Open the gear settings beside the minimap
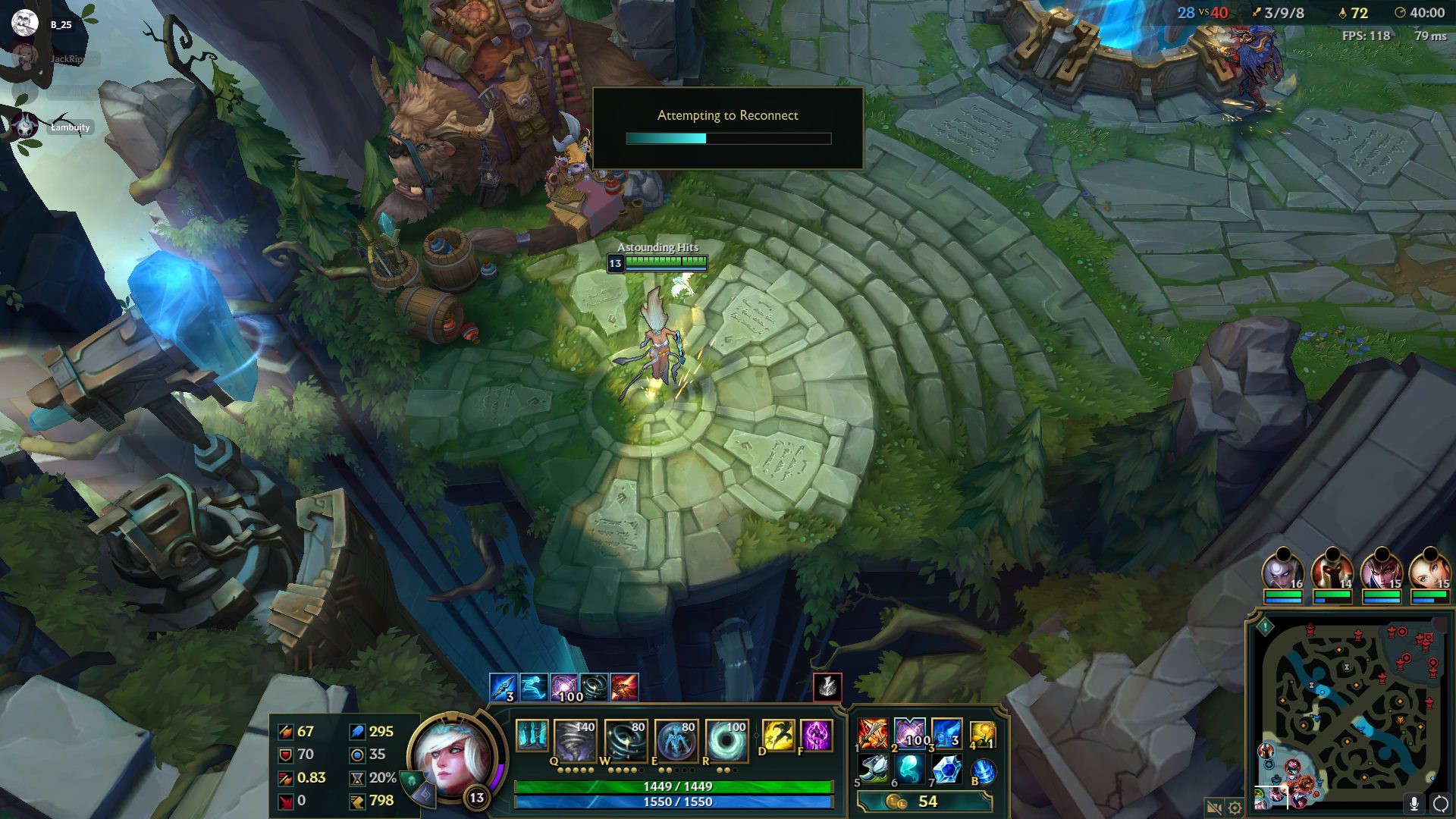The height and width of the screenshot is (819, 1456). coord(1235,808)
